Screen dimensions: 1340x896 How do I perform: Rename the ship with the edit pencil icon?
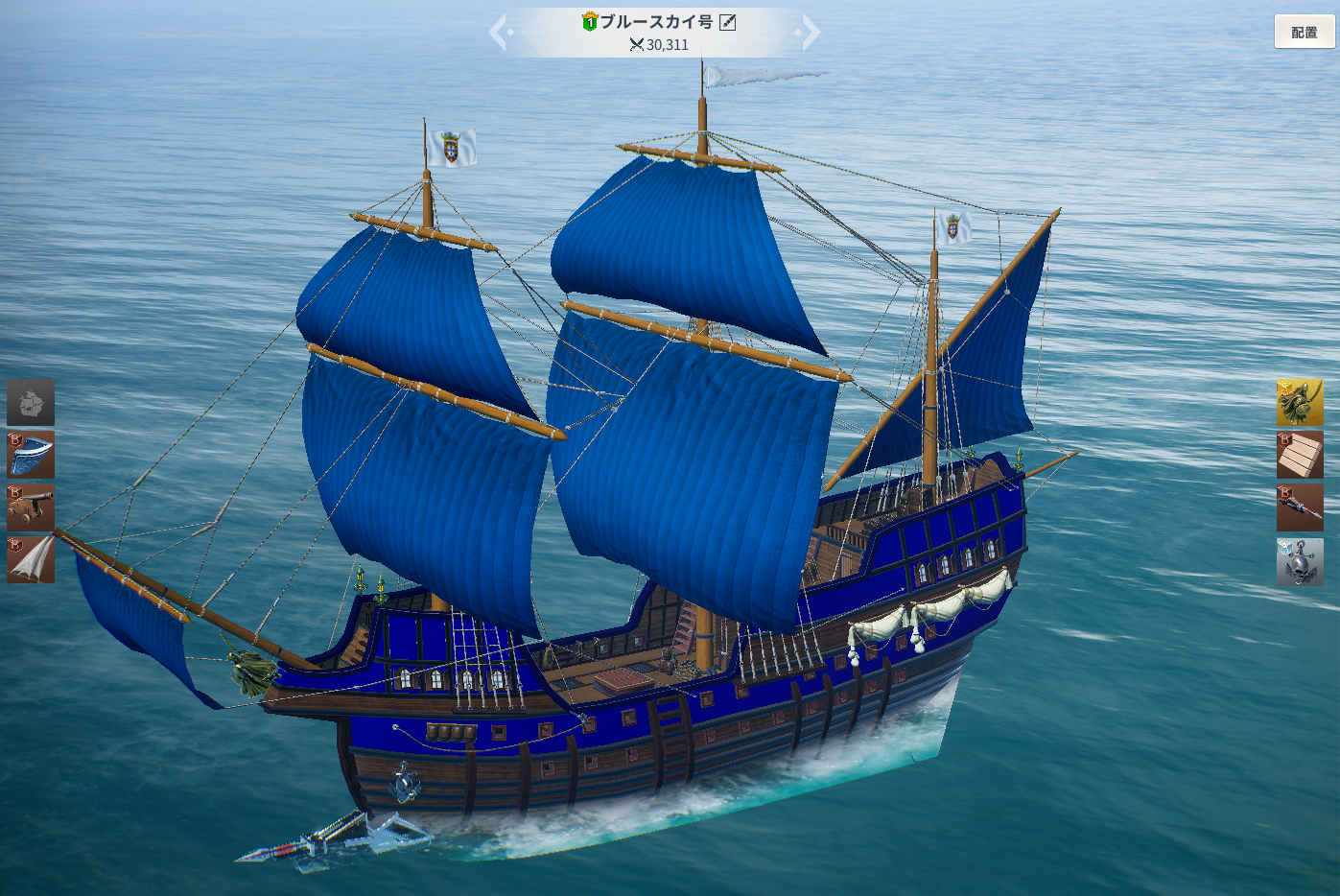[728, 22]
